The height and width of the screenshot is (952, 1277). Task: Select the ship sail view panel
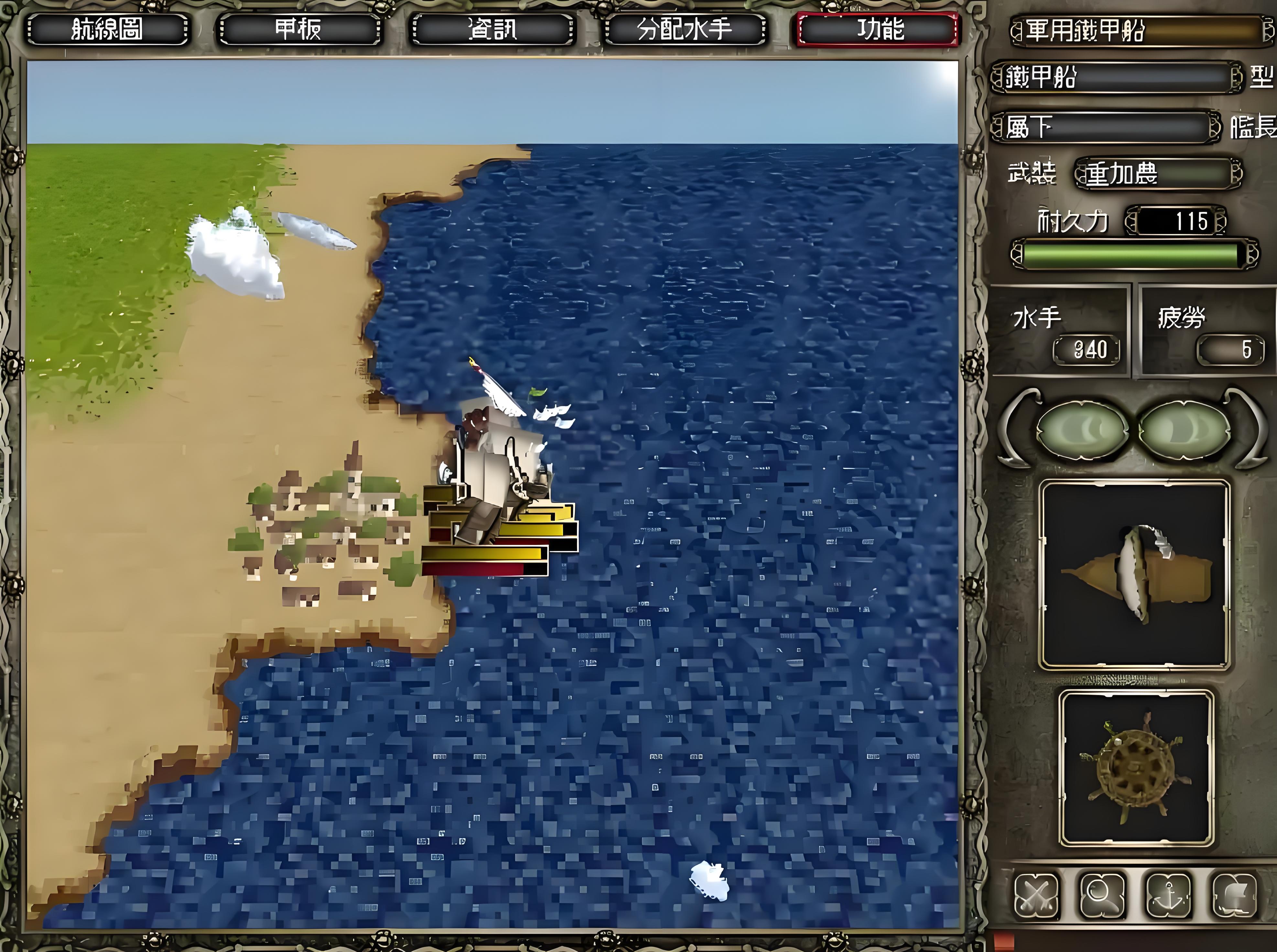click(x=1134, y=575)
